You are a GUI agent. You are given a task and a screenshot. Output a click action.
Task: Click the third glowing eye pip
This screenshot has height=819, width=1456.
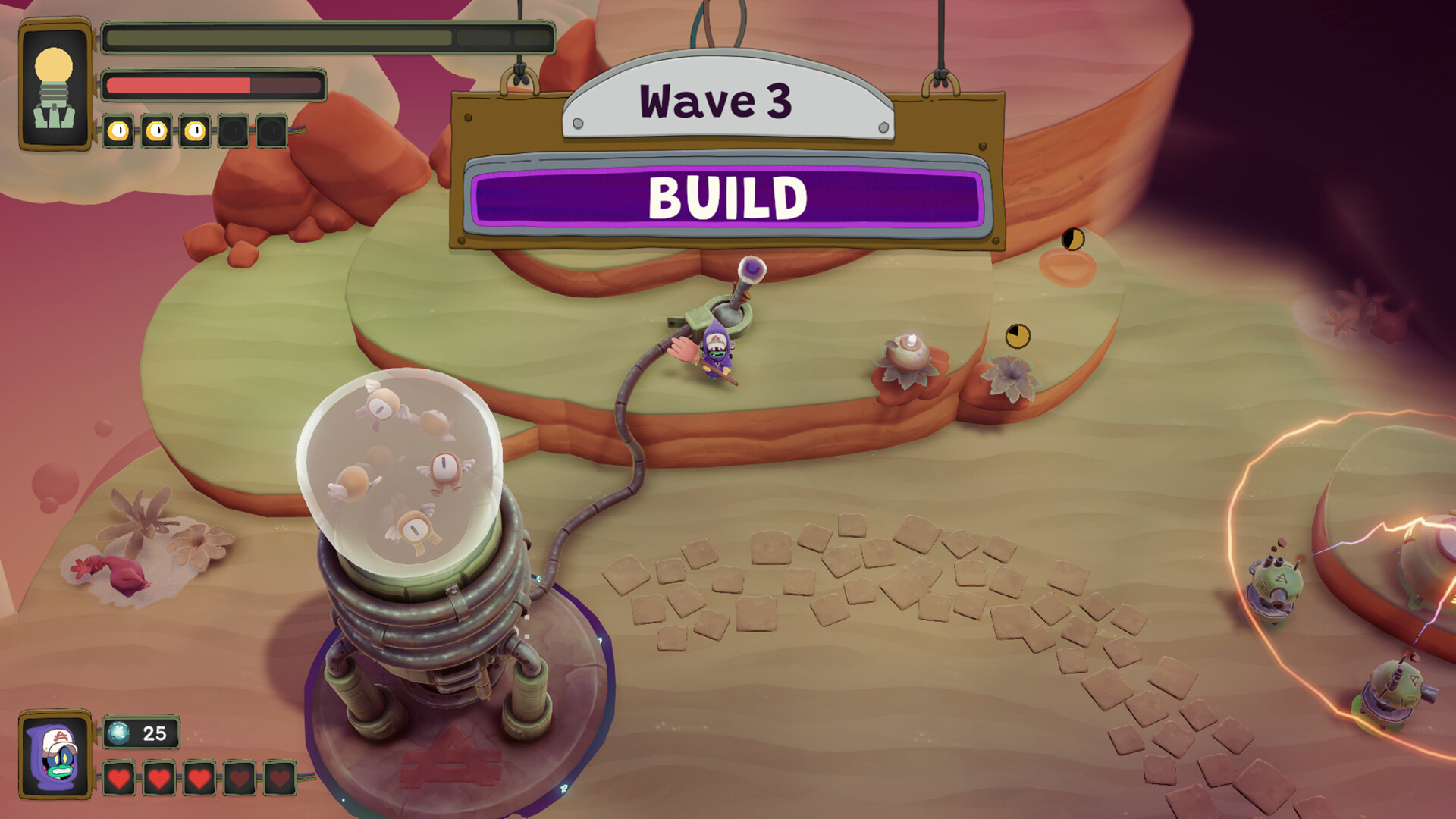195,131
